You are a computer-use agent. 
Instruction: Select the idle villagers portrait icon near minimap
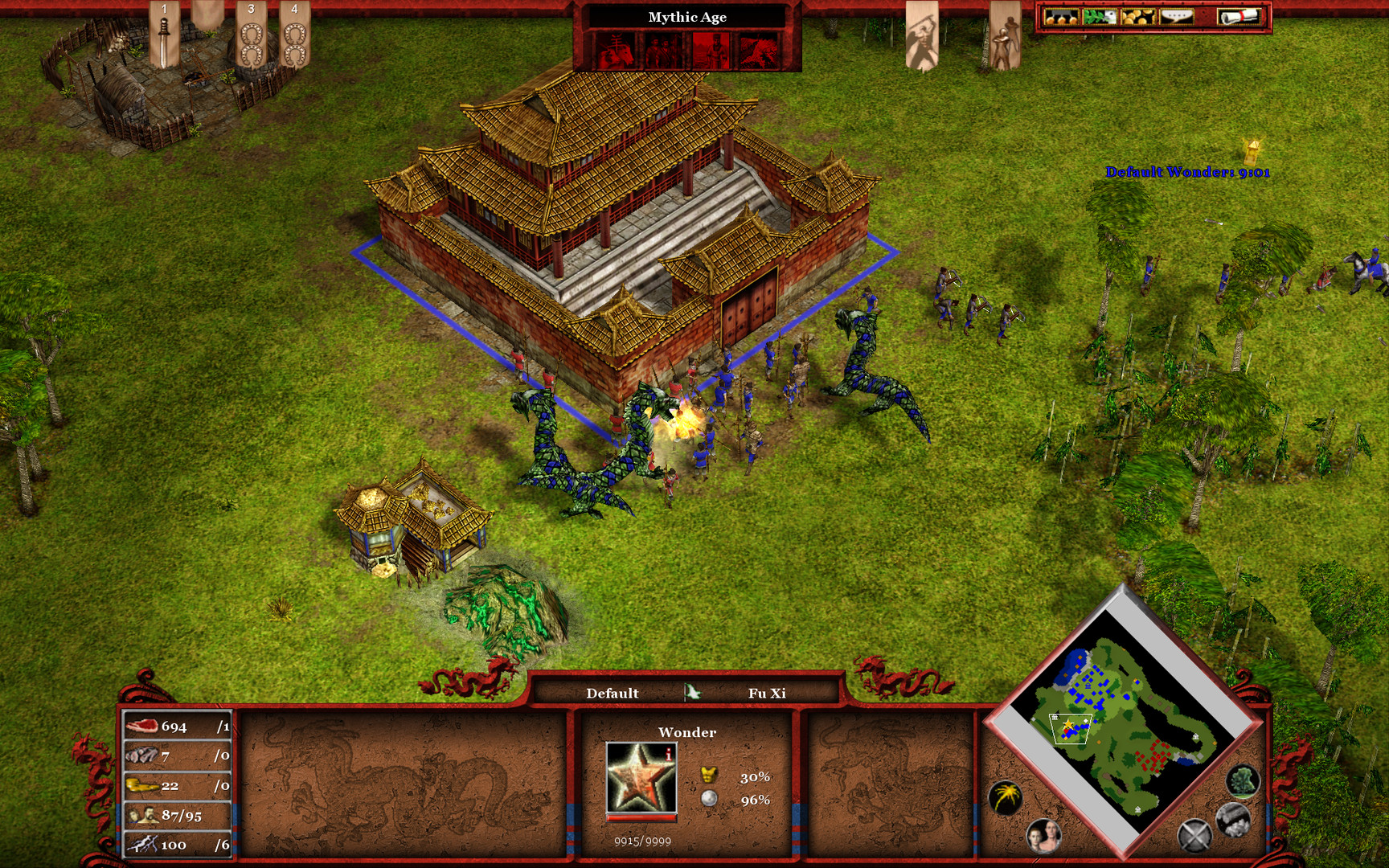pyautogui.click(x=1043, y=837)
